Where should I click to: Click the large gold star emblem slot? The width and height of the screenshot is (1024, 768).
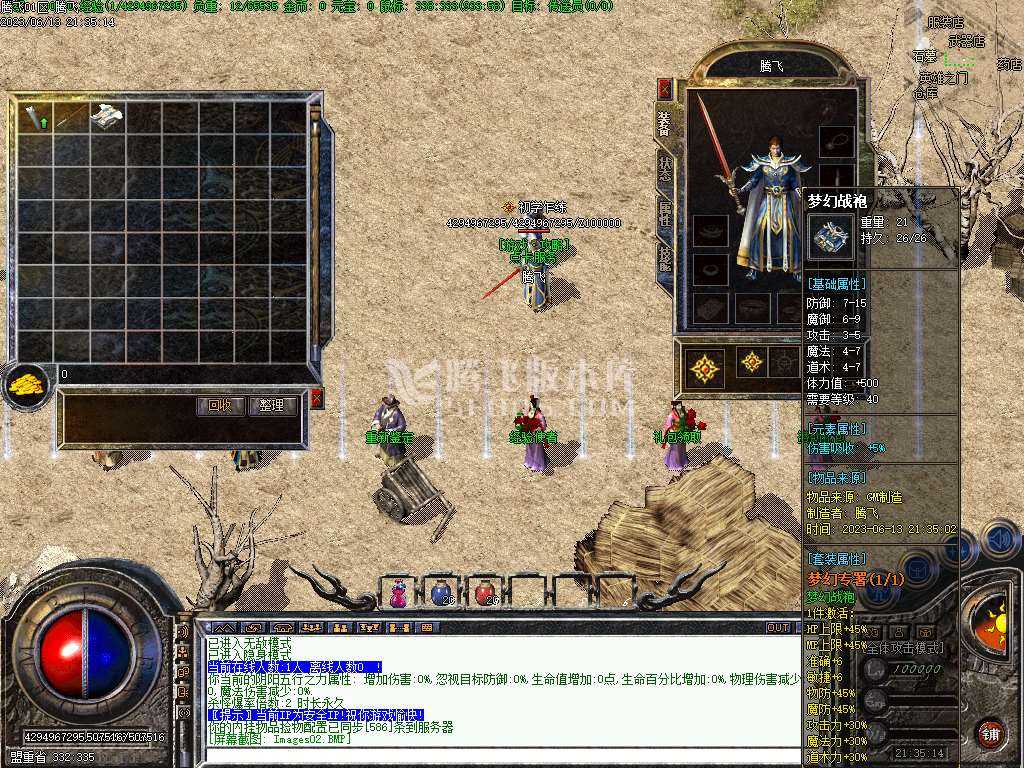(706, 369)
